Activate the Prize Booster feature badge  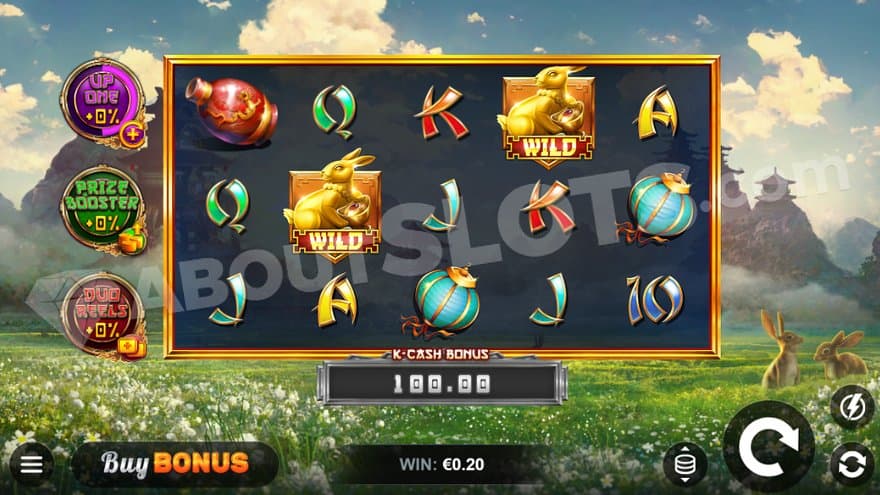(103, 210)
